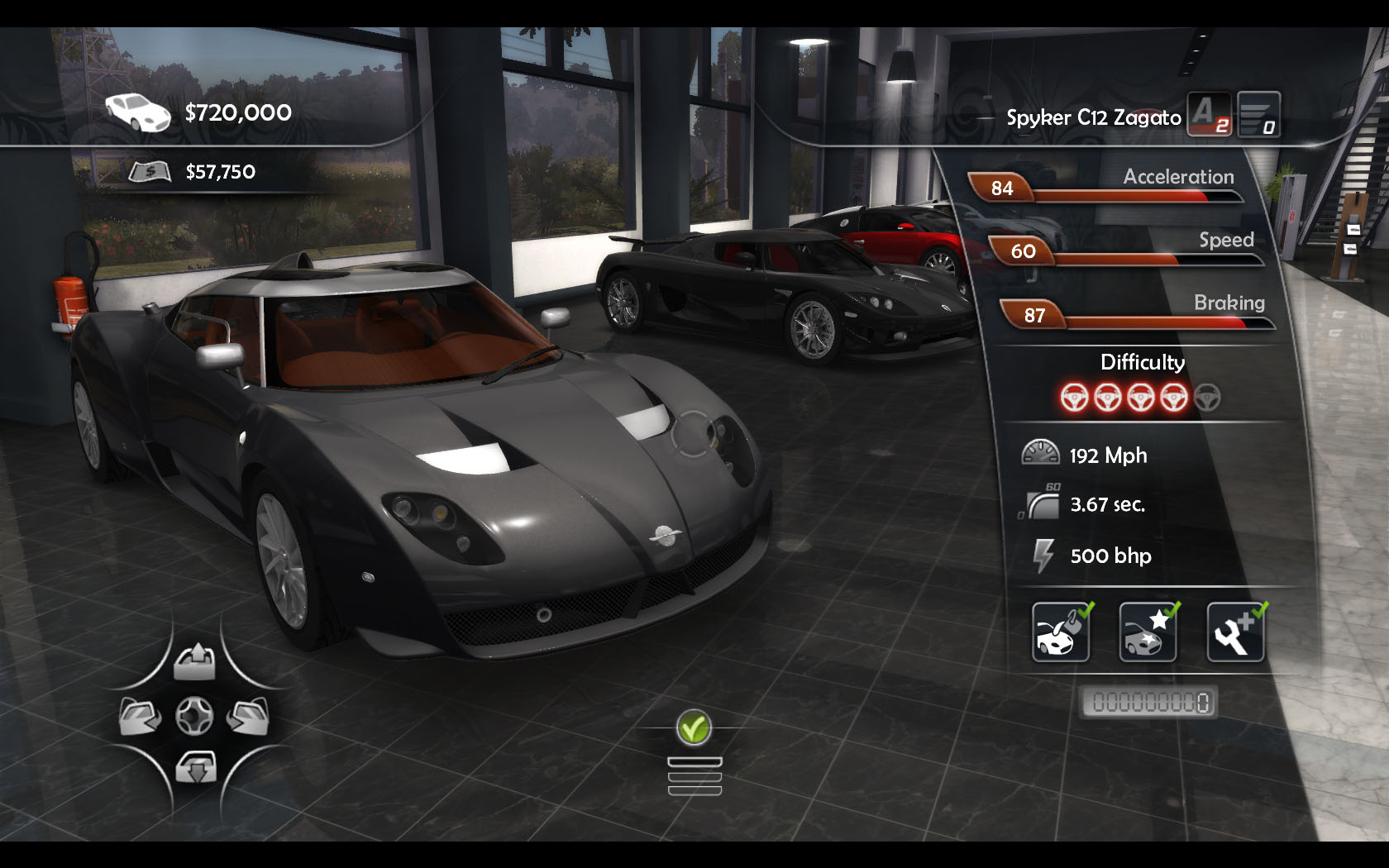The height and width of the screenshot is (868, 1389).
Task: Click the A2 car class badge
Action: [x=1209, y=114]
